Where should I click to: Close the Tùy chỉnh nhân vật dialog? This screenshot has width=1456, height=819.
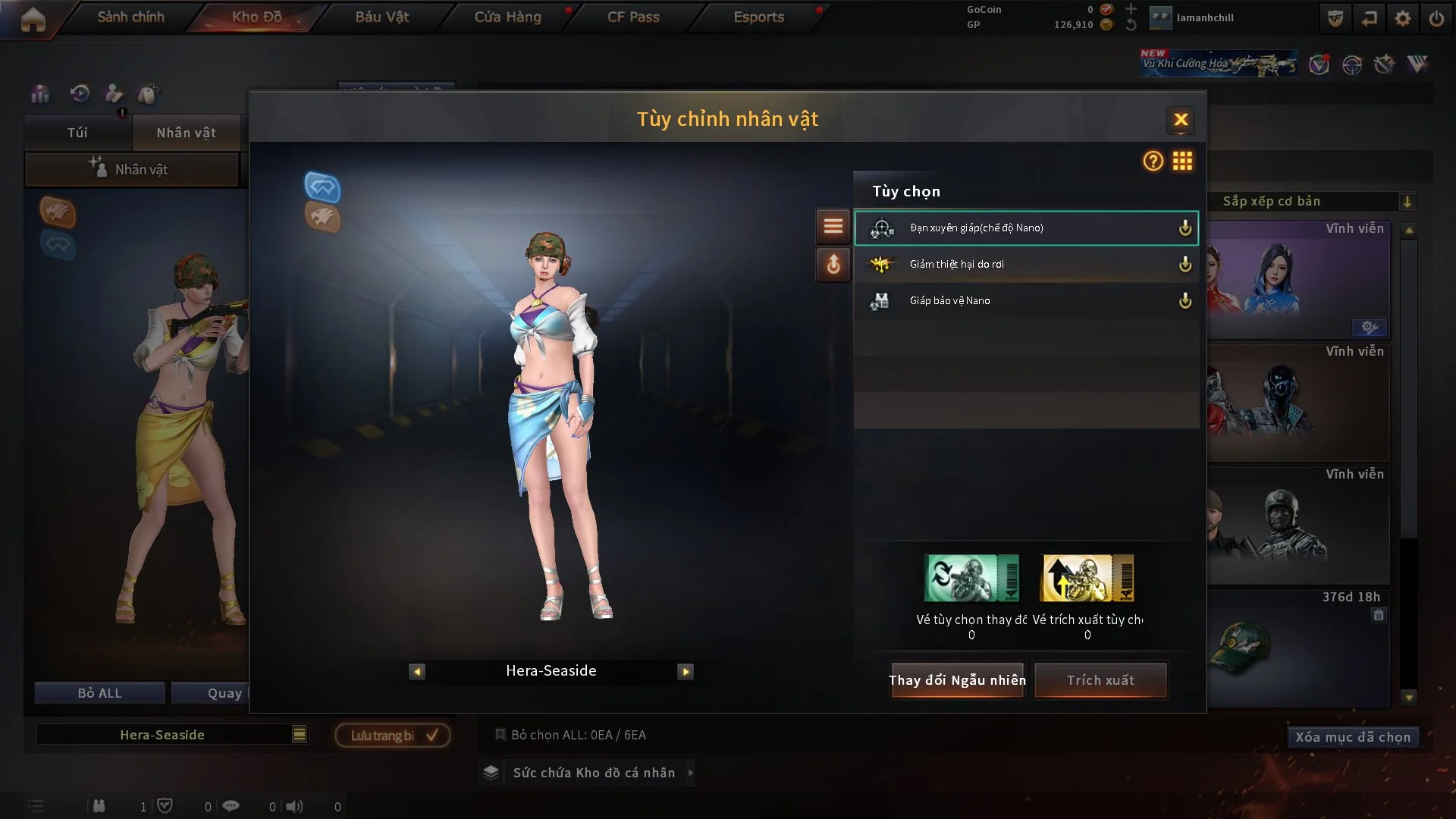pyautogui.click(x=1181, y=120)
